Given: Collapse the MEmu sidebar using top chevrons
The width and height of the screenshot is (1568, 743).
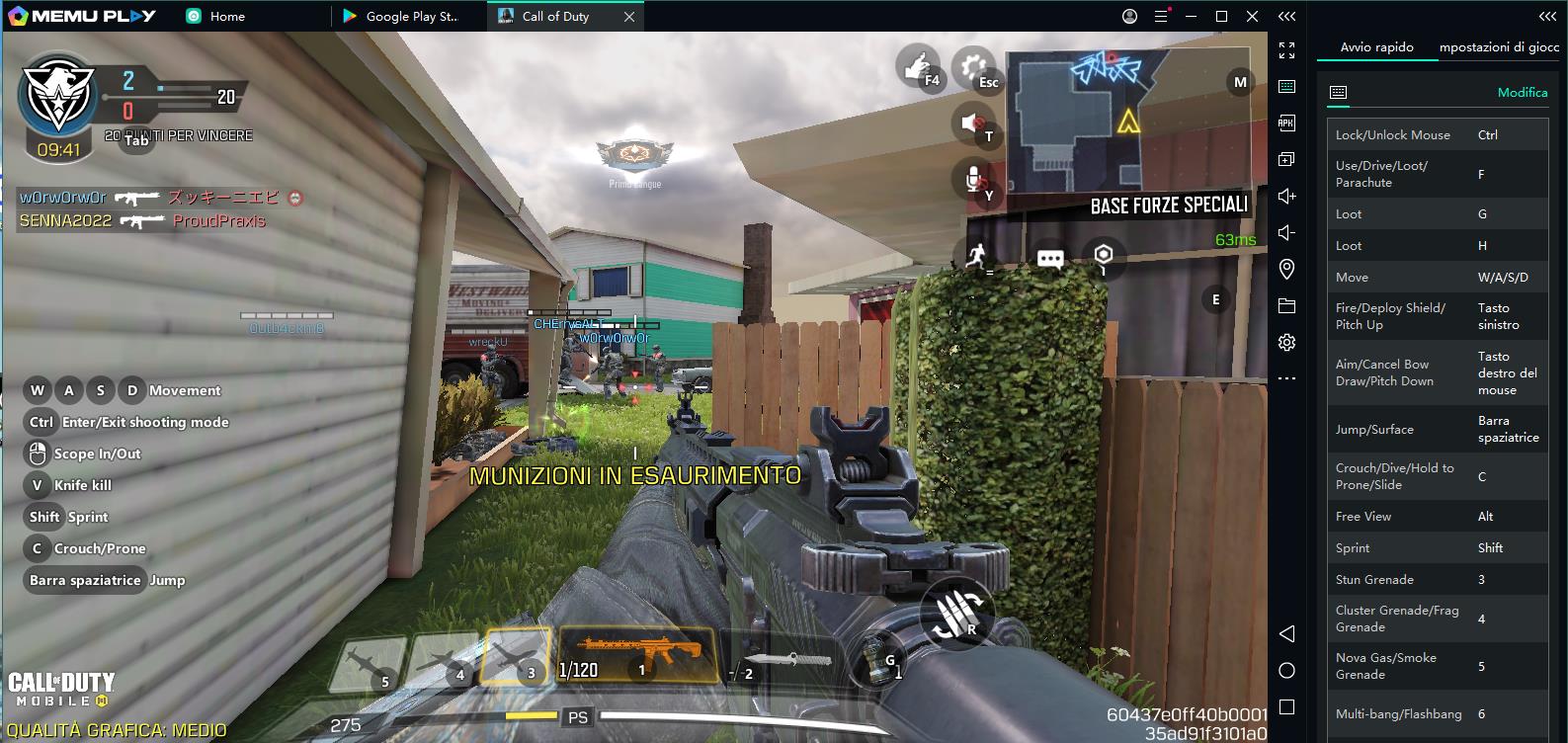Looking at the screenshot, I should (1286, 16).
